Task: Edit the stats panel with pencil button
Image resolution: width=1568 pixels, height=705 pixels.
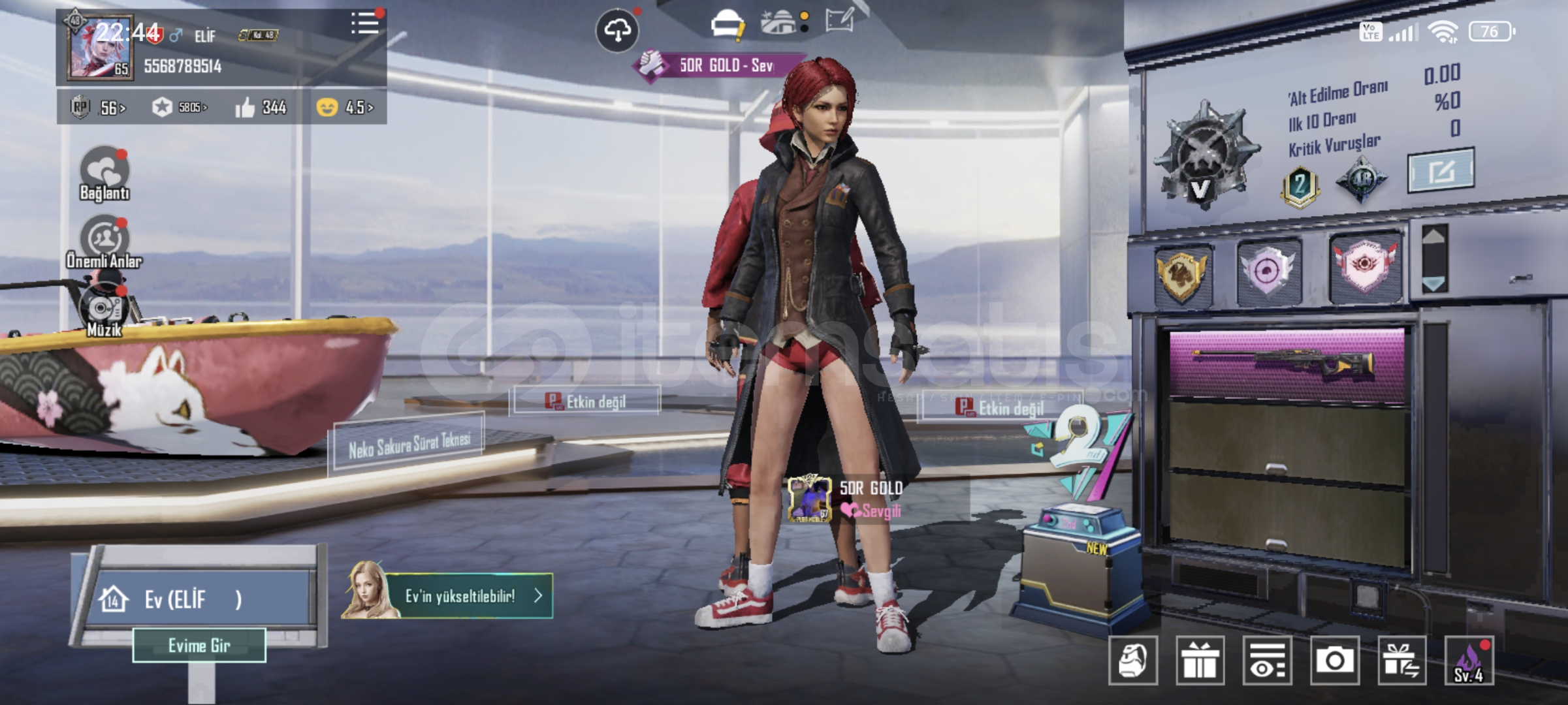Action: 1441,171
